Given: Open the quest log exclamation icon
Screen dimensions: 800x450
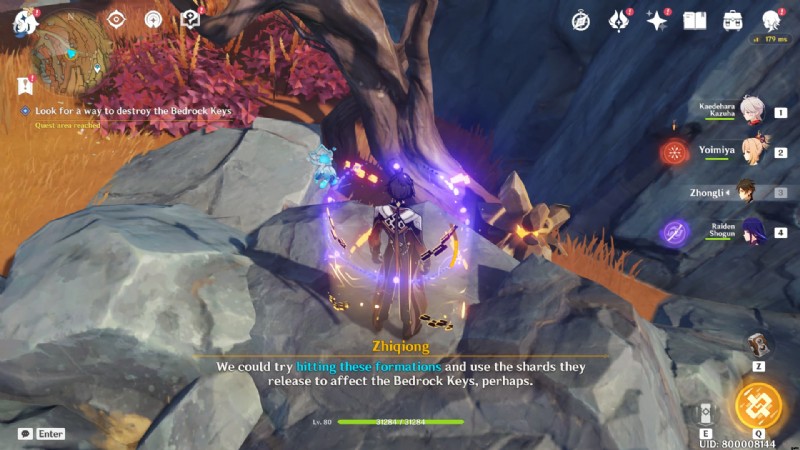Looking at the screenshot, I should click(x=25, y=87).
